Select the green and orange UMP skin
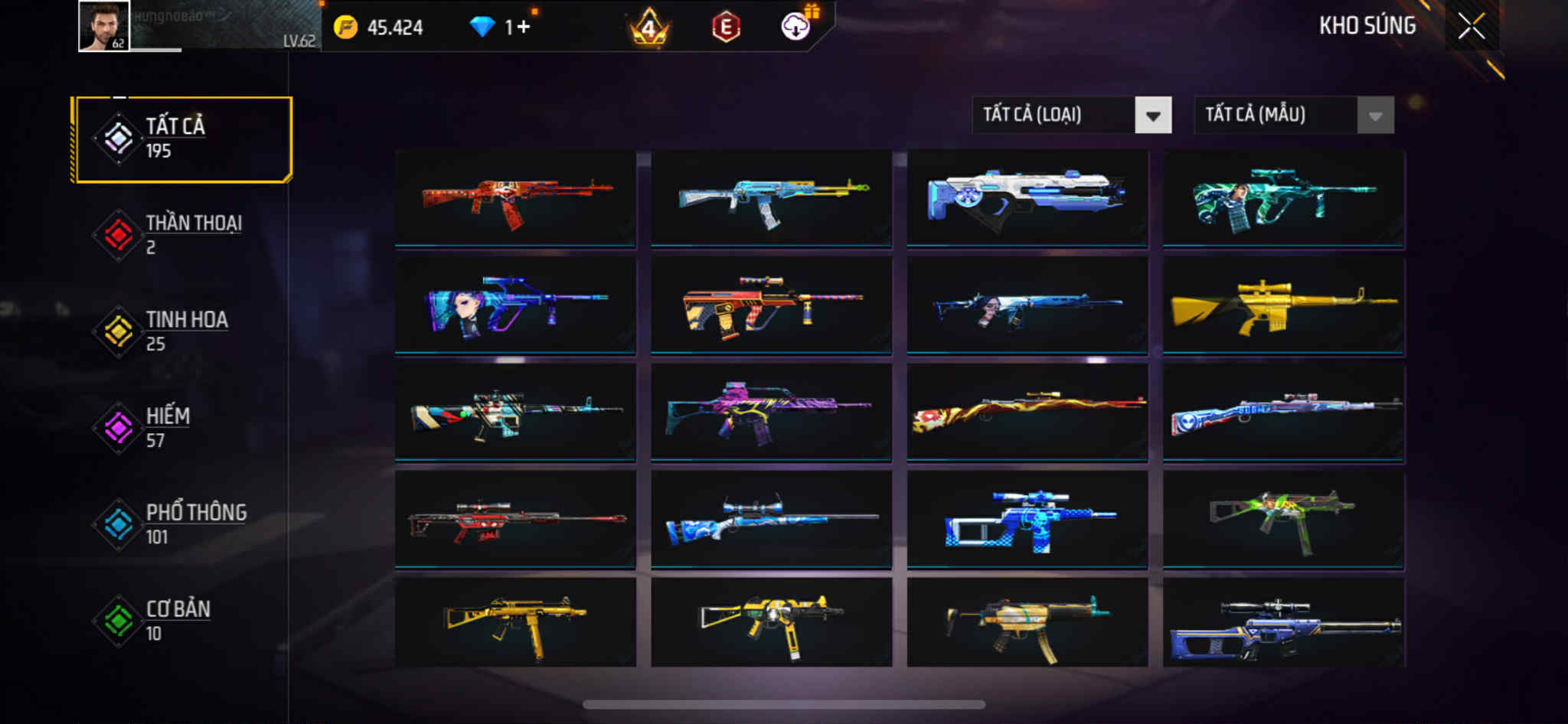The width and height of the screenshot is (1568, 724). click(1283, 520)
